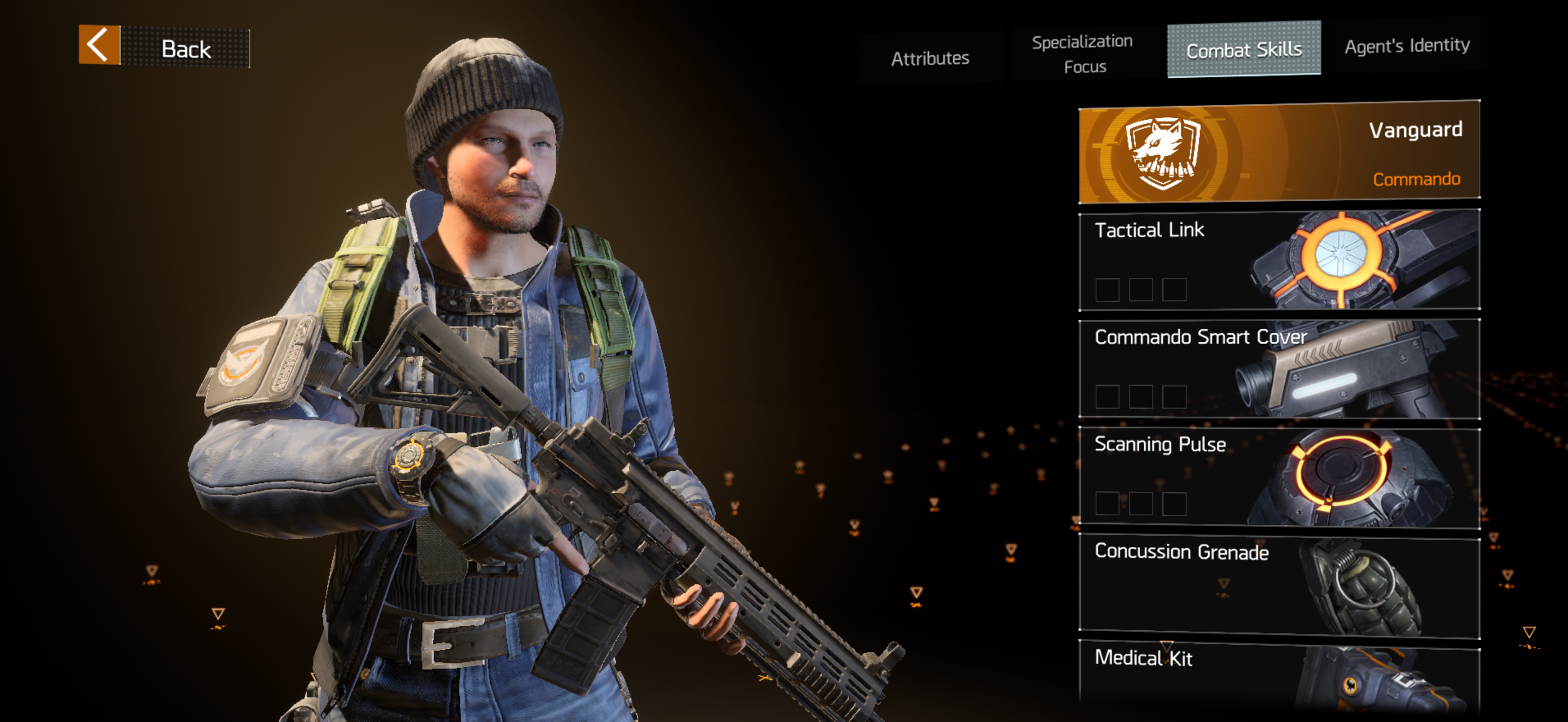The width and height of the screenshot is (1568, 722).
Task: View the Scanning Pulse skill
Action: point(1279,476)
